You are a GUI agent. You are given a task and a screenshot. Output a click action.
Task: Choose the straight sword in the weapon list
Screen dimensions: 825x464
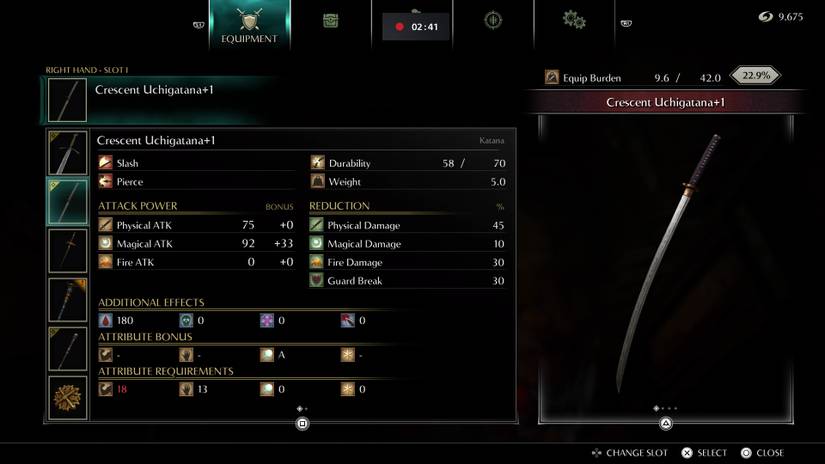[x=69, y=152]
